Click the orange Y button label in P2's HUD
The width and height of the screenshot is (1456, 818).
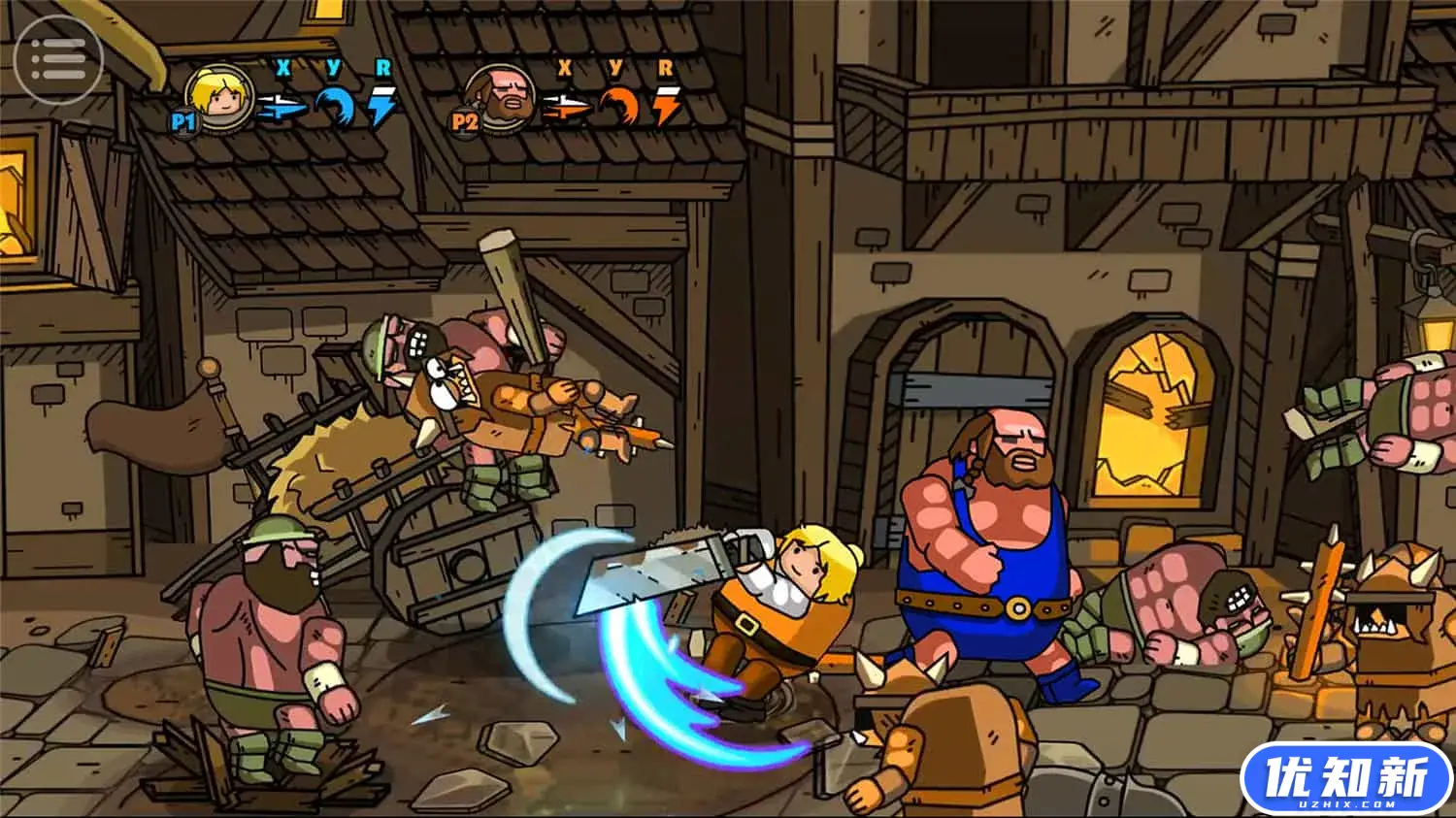click(x=616, y=66)
